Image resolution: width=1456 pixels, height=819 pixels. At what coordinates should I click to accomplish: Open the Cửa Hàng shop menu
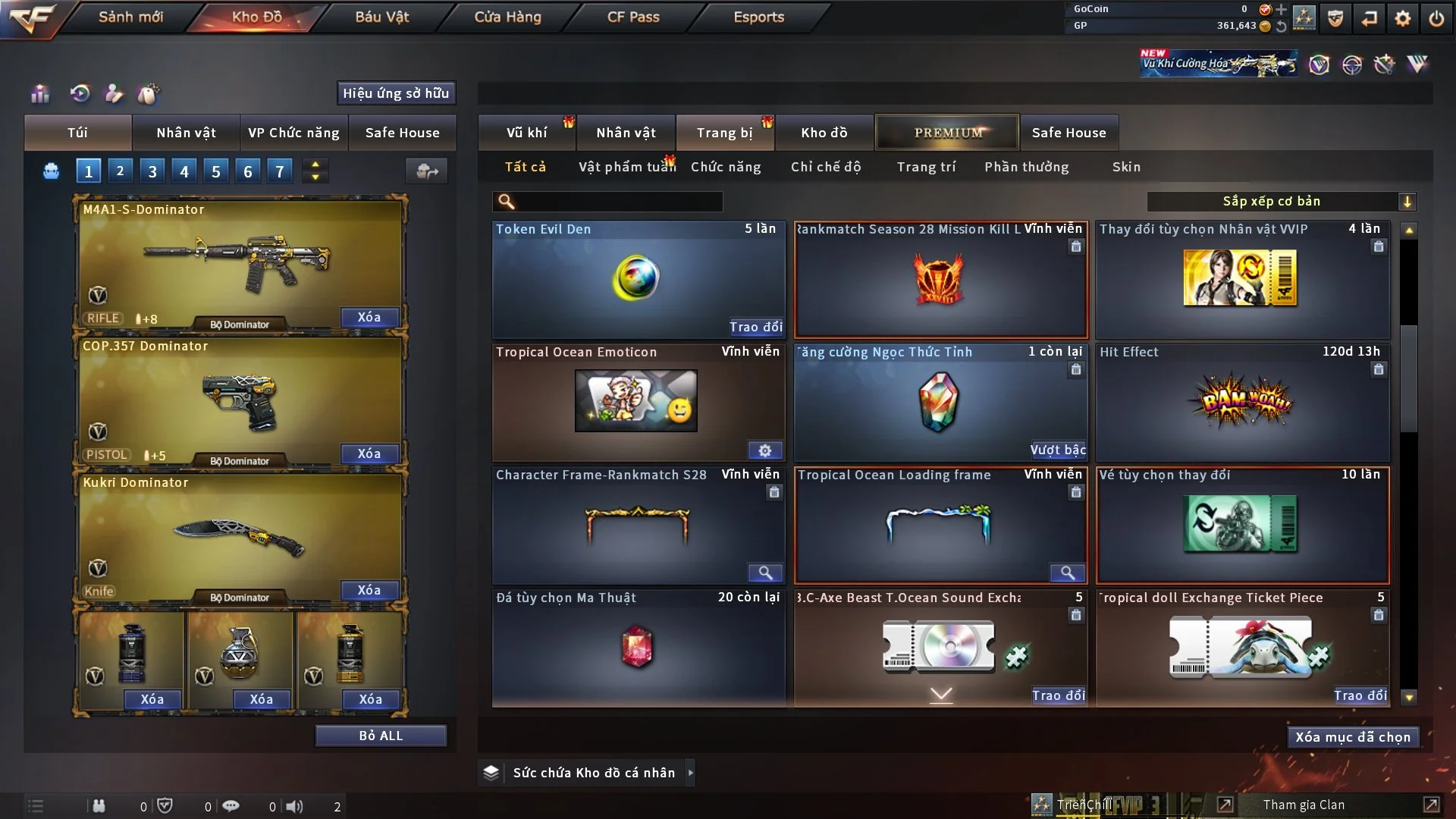[507, 17]
